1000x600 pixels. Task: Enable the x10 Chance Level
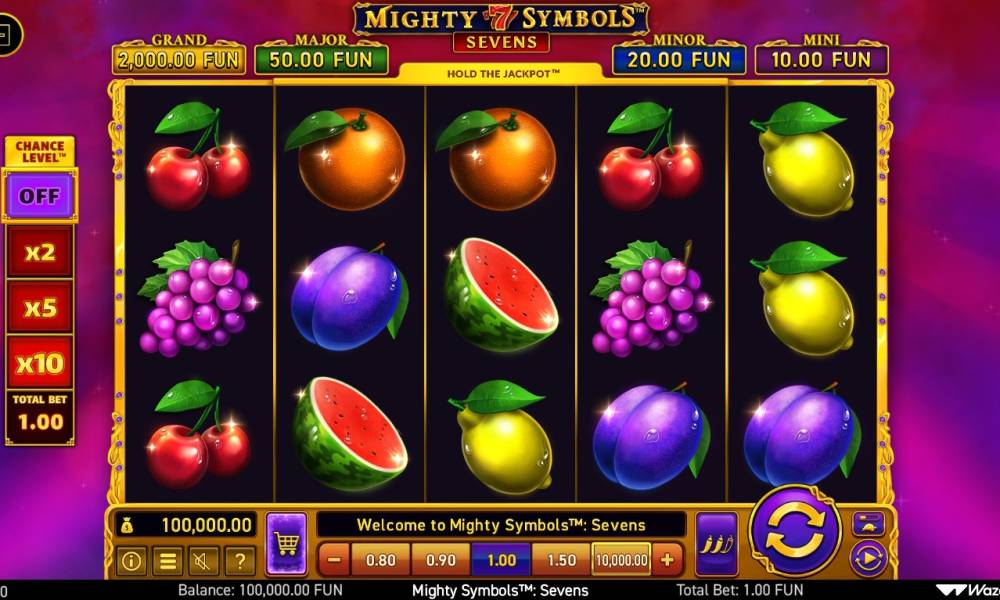tap(40, 362)
